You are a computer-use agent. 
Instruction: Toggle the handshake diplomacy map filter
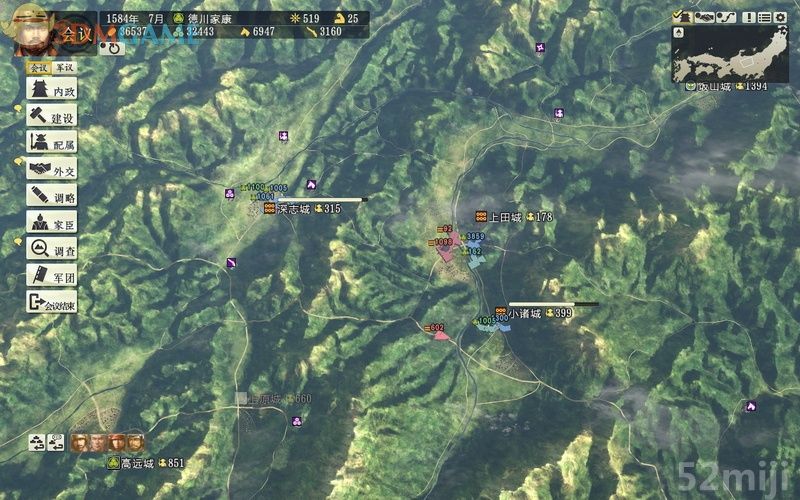tap(704, 16)
